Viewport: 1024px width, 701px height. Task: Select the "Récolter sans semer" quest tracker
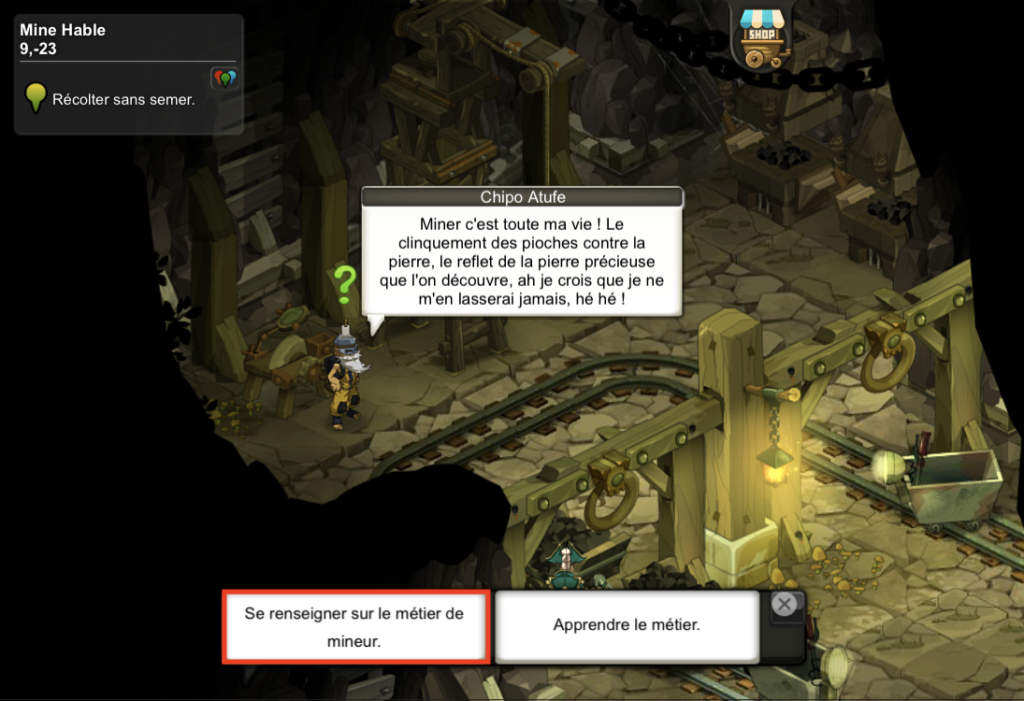click(123, 100)
